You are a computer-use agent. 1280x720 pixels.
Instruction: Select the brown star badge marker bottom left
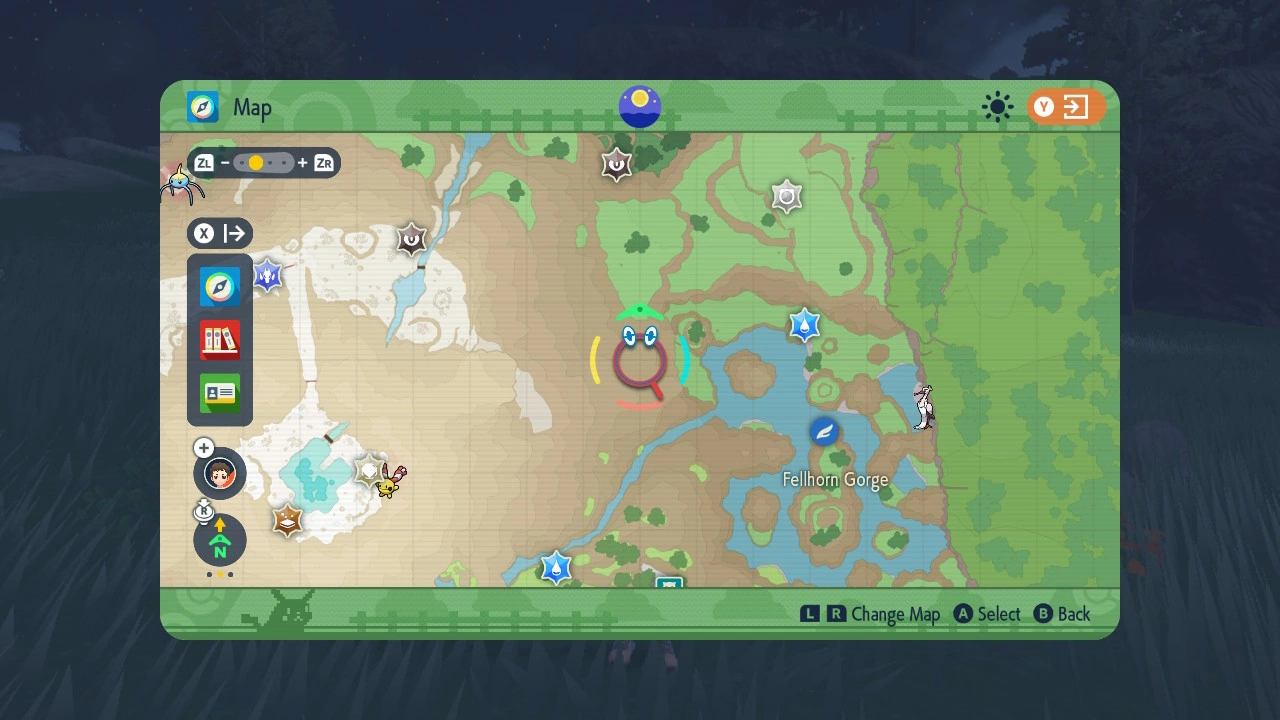[287, 521]
